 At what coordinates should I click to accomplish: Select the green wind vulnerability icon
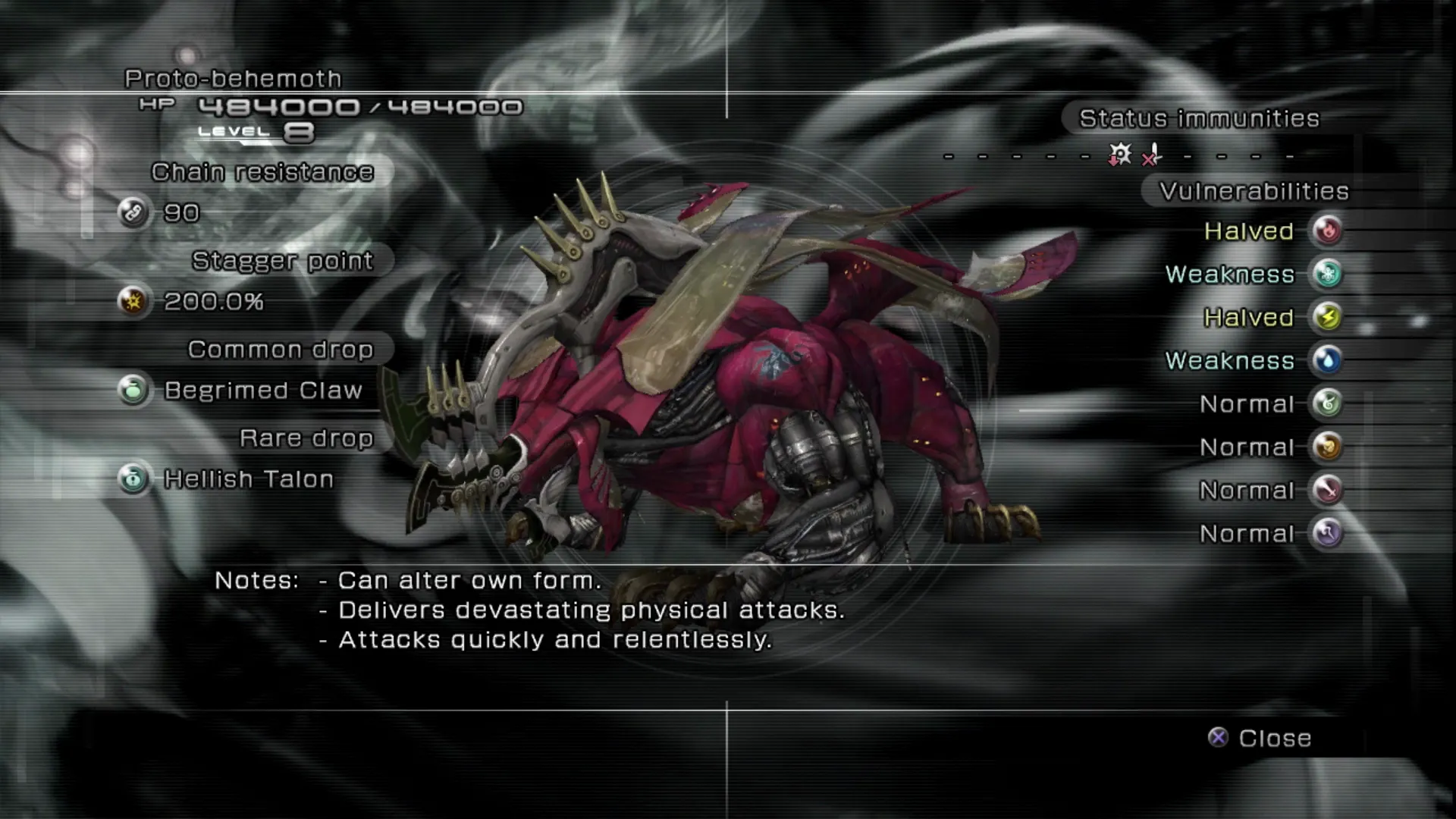pyautogui.click(x=1327, y=403)
